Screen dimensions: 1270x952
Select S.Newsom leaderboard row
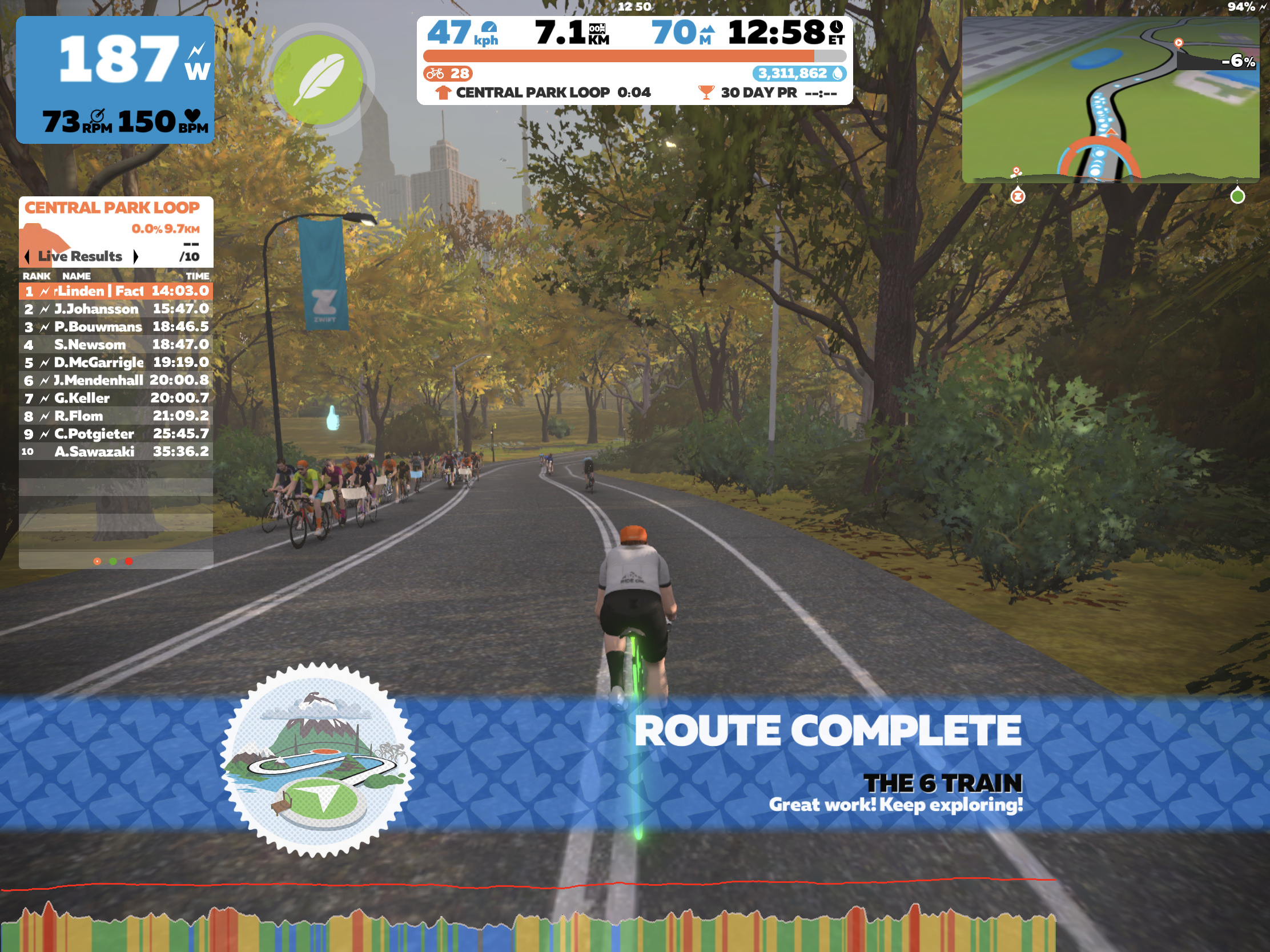point(115,344)
